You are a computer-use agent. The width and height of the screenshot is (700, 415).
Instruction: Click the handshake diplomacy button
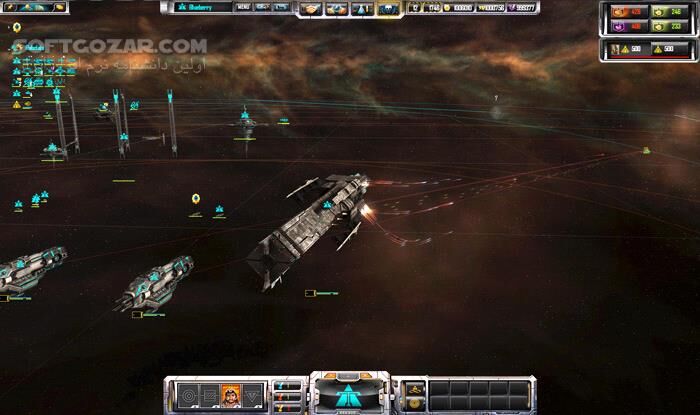(x=309, y=9)
